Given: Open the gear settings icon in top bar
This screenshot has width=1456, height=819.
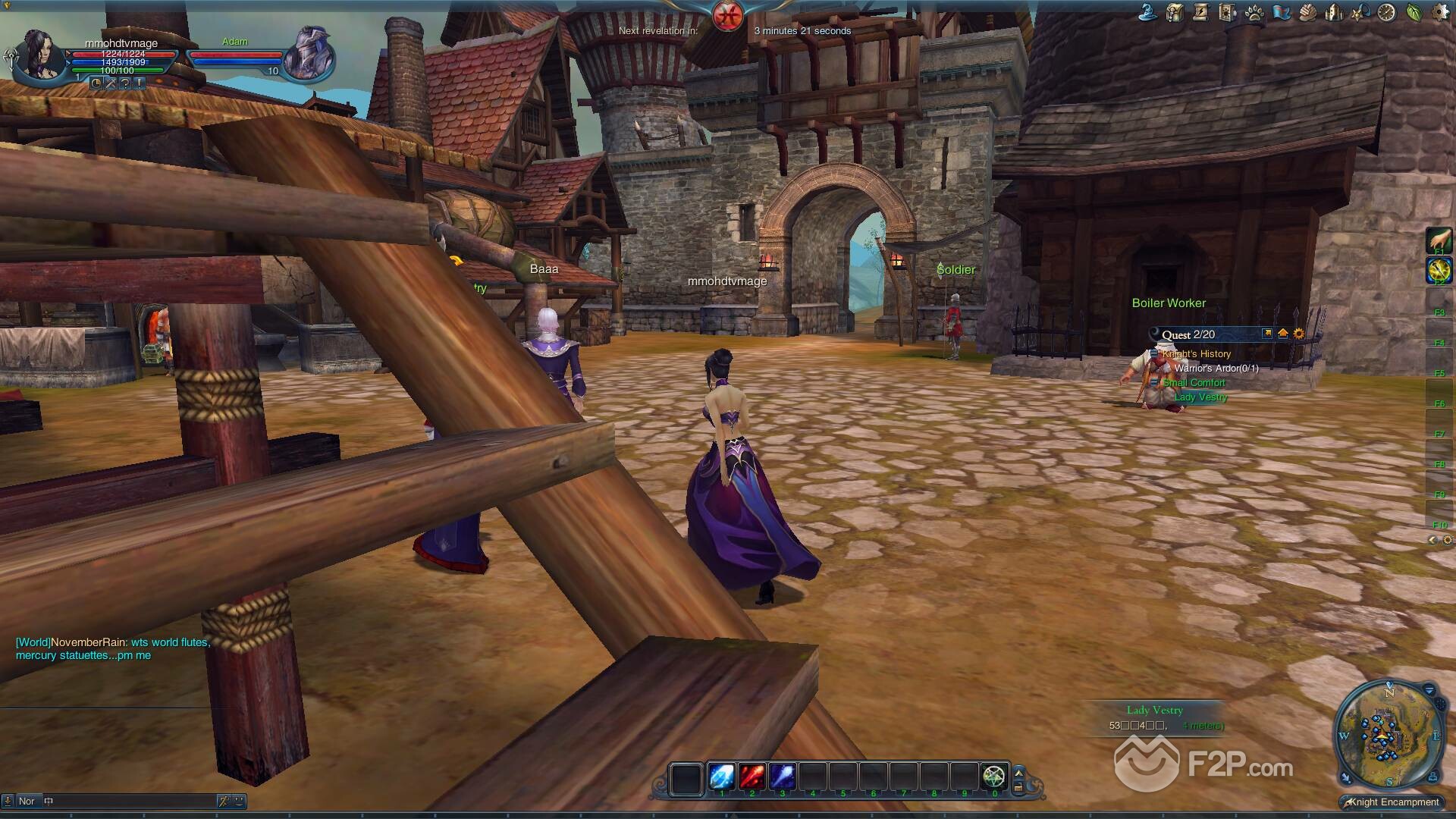Looking at the screenshot, I should click(x=1440, y=12).
